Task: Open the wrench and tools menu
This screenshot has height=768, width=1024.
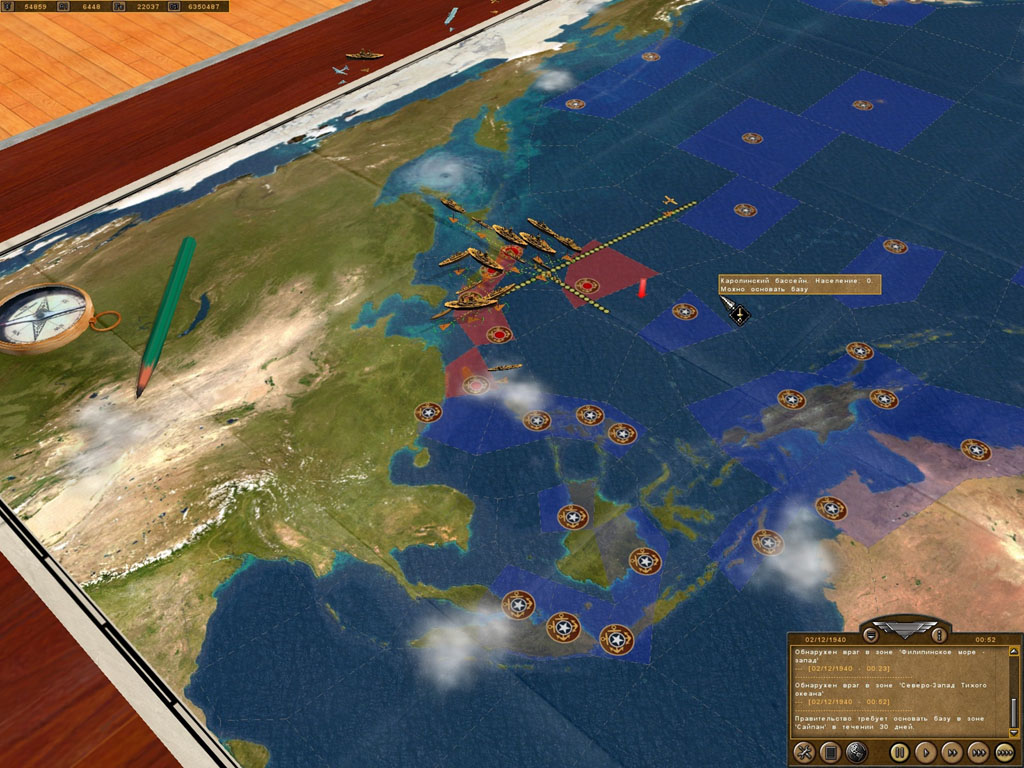Action: click(x=803, y=751)
